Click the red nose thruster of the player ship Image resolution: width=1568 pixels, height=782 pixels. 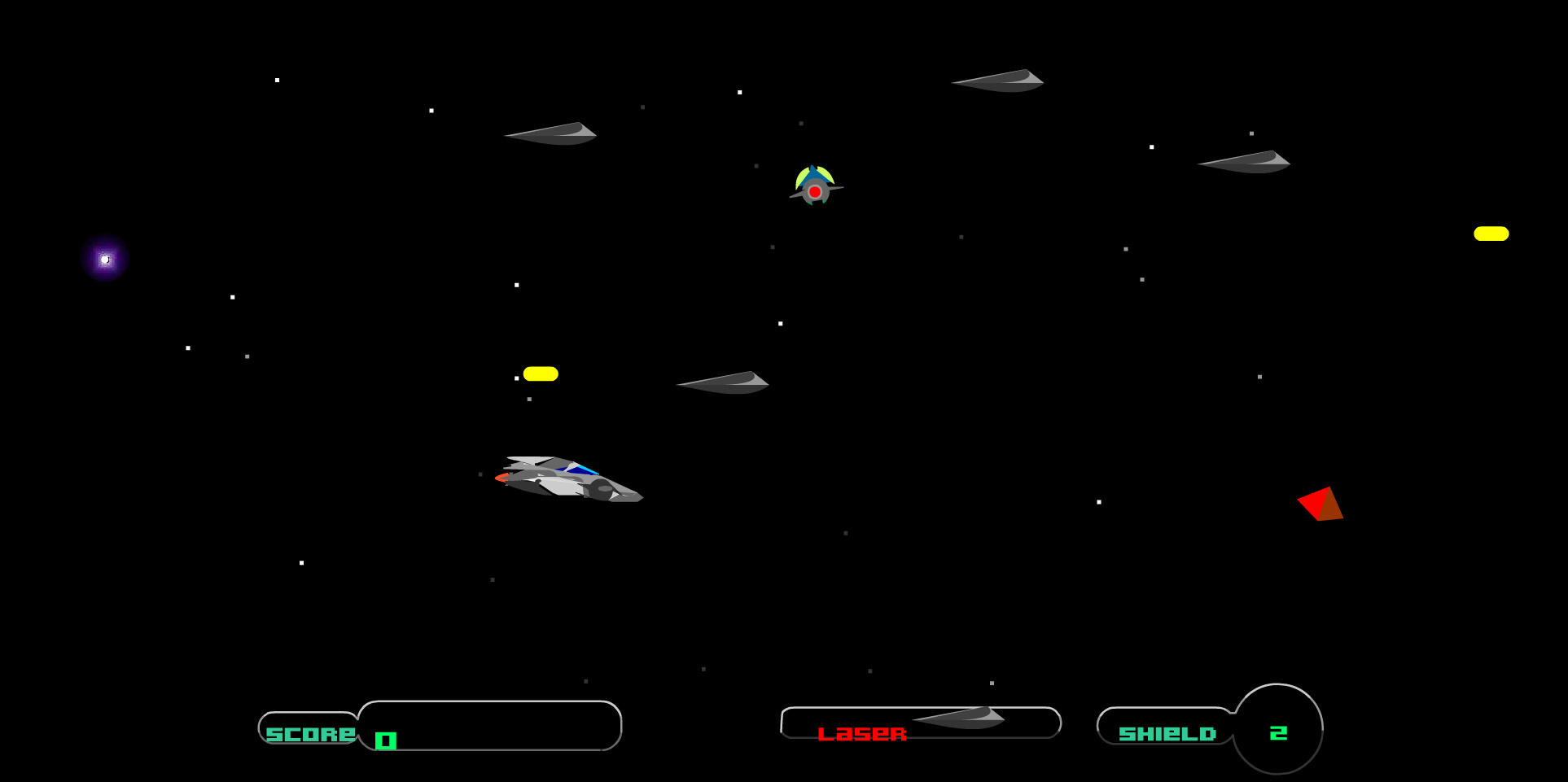click(501, 478)
